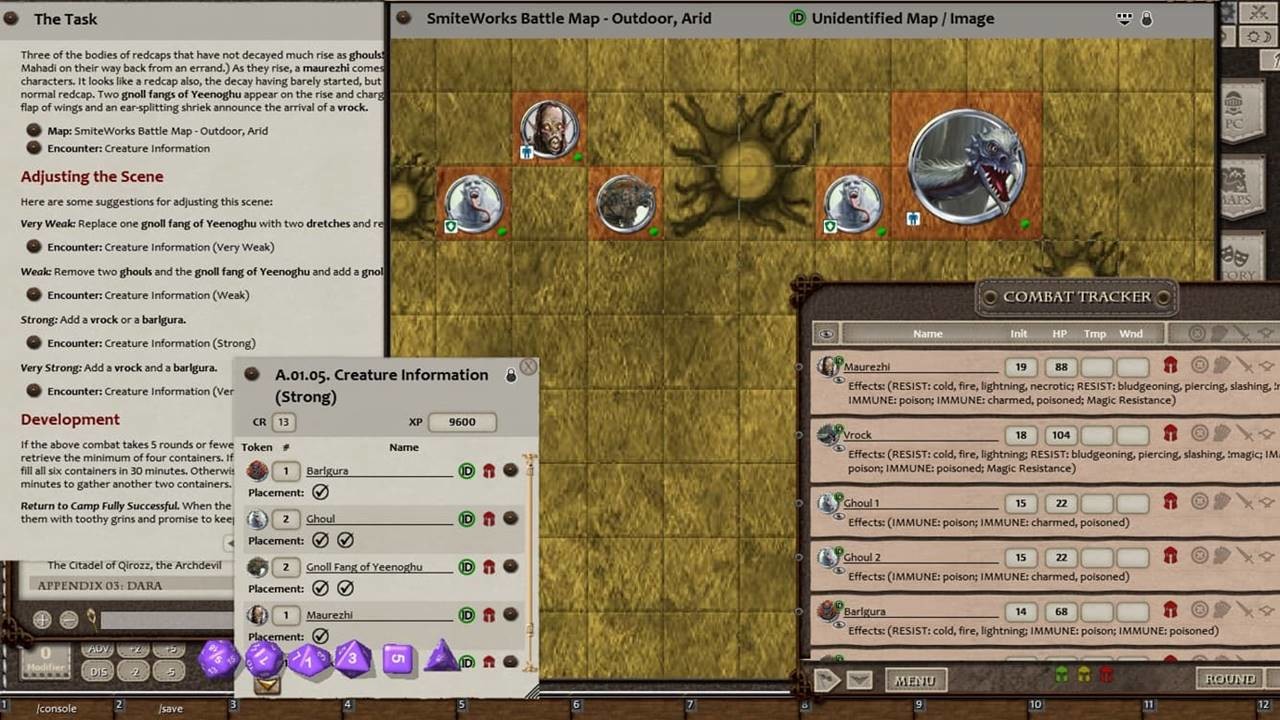Click the ADV button near the modifier box

[x=98, y=650]
